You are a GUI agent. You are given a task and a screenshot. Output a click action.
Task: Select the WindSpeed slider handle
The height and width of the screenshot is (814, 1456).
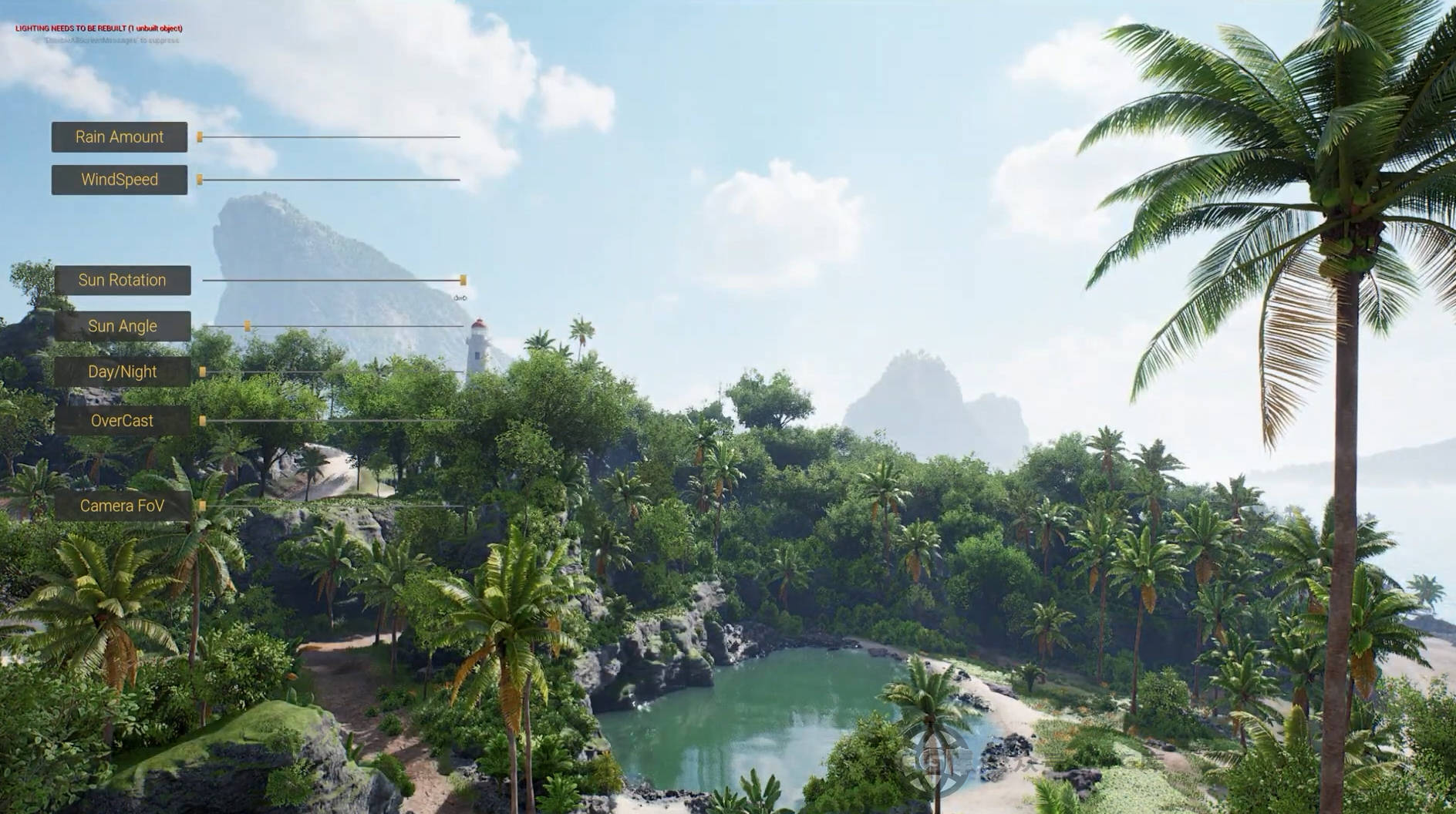click(x=200, y=180)
